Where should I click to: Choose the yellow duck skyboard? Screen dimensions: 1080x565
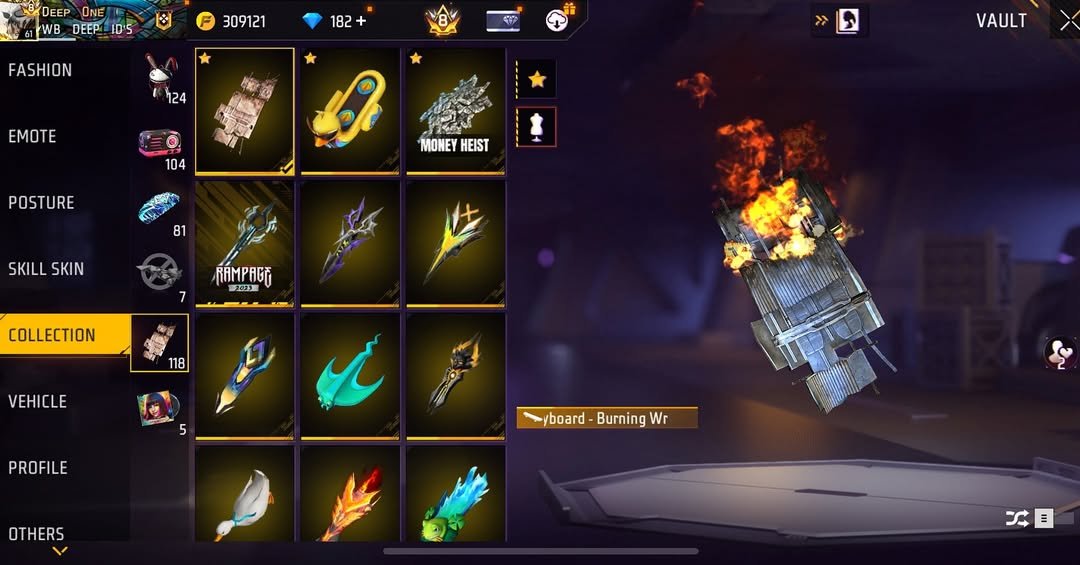click(x=350, y=111)
